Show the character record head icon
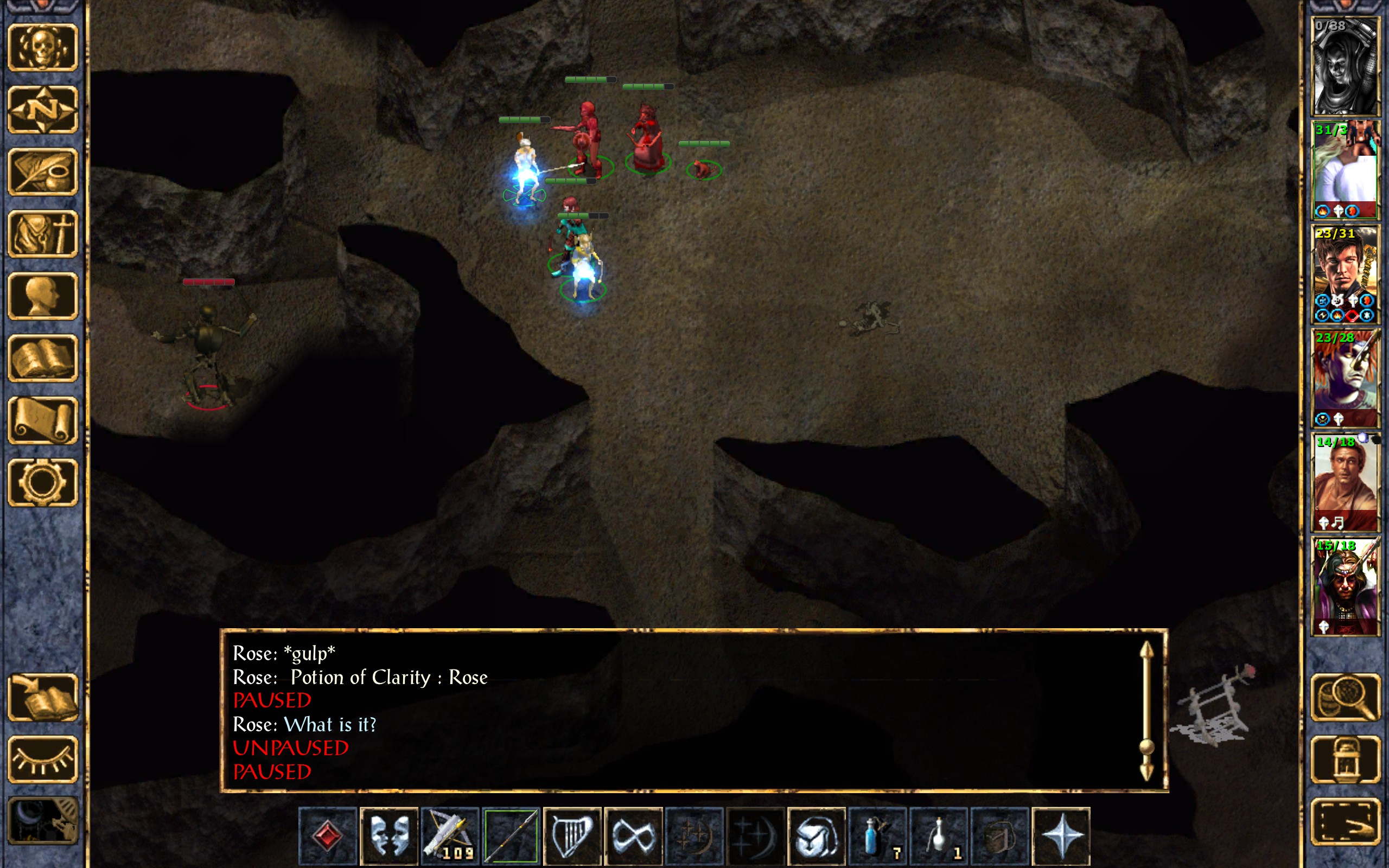This screenshot has width=1389, height=868. coord(43,296)
